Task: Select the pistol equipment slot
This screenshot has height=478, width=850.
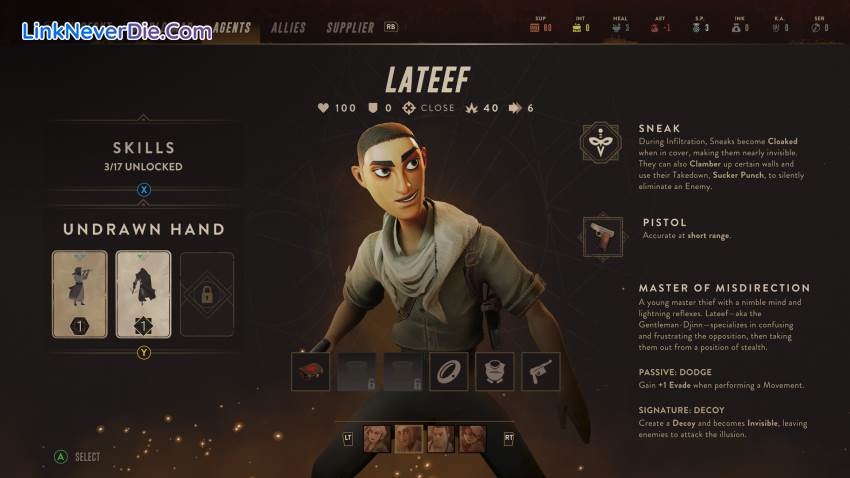Action: point(540,371)
